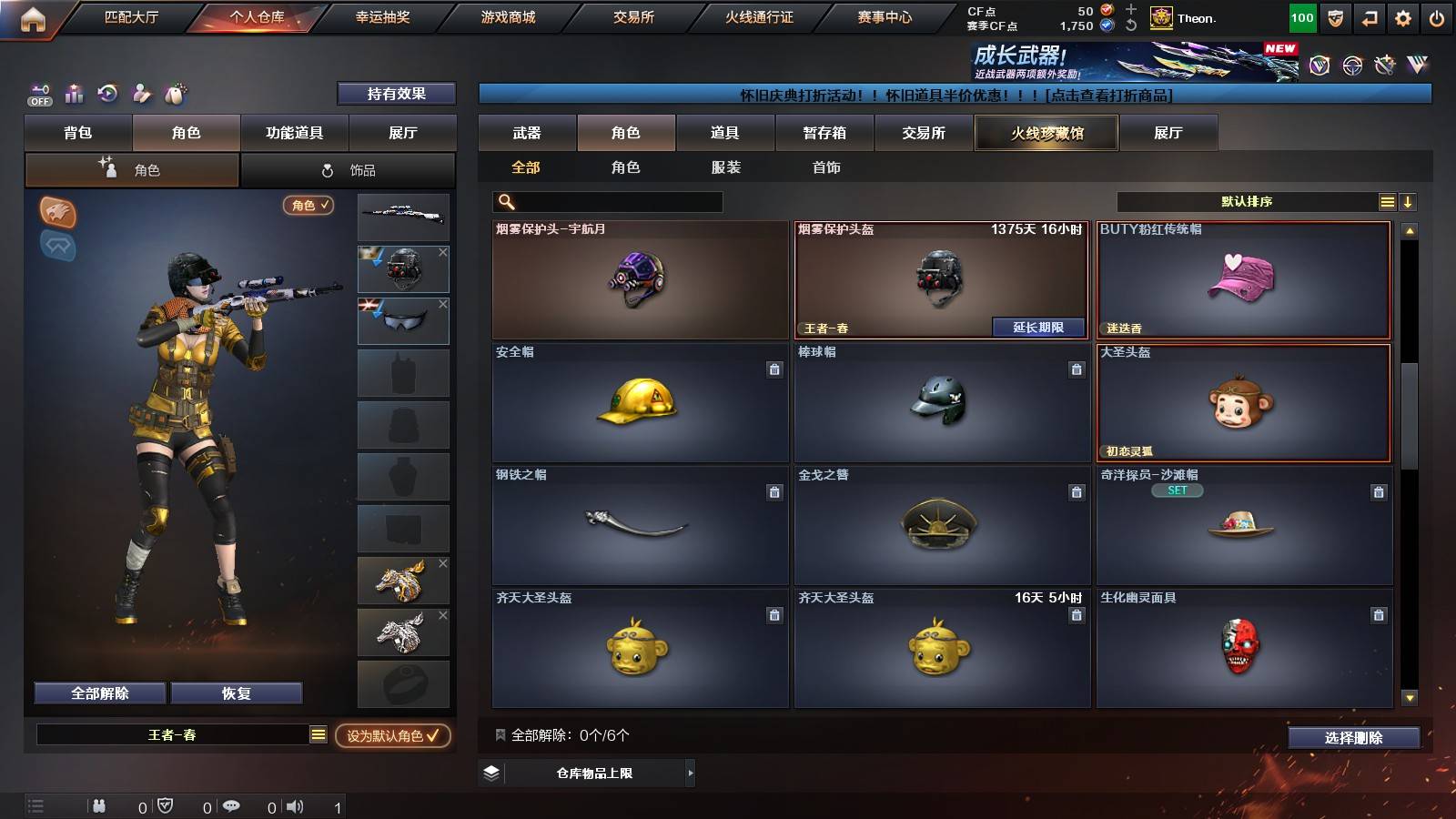Open the replay/restore icon near the OFF toggle
This screenshot has width=1456, height=819.
tap(108, 93)
